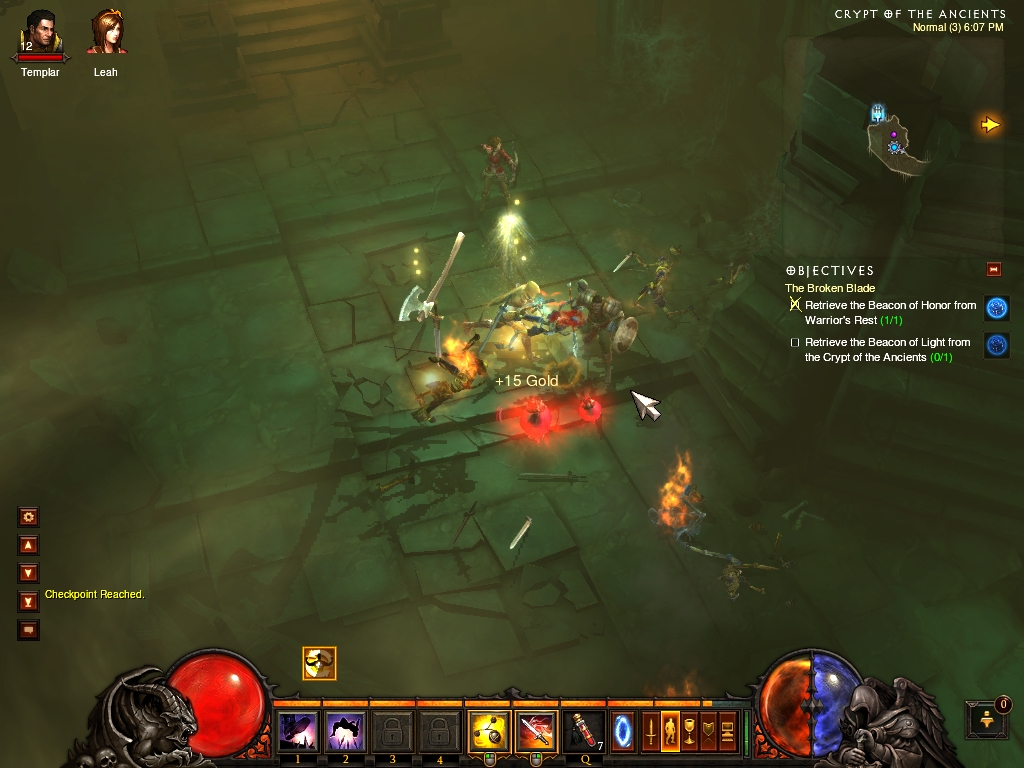Use the red health potion
This screenshot has width=1024, height=768.
tap(584, 732)
